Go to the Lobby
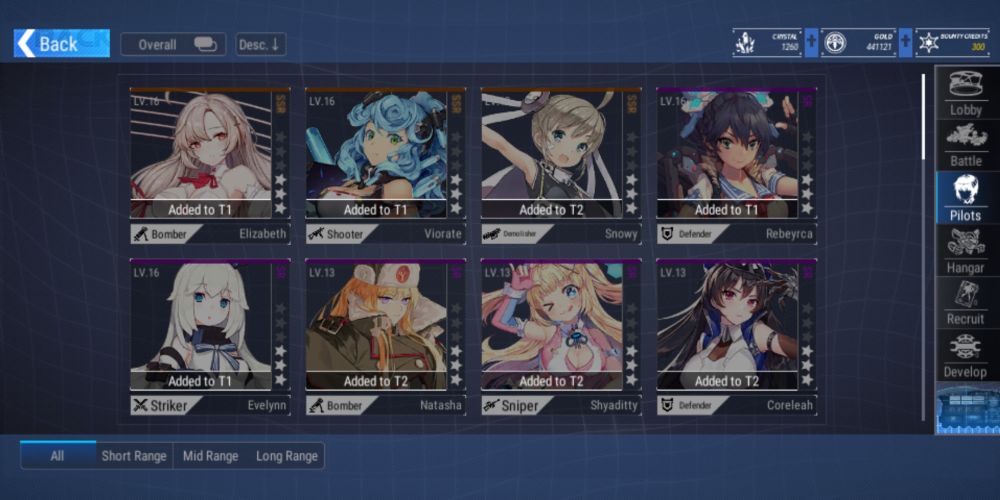The height and width of the screenshot is (500, 1000). pyautogui.click(x=965, y=92)
